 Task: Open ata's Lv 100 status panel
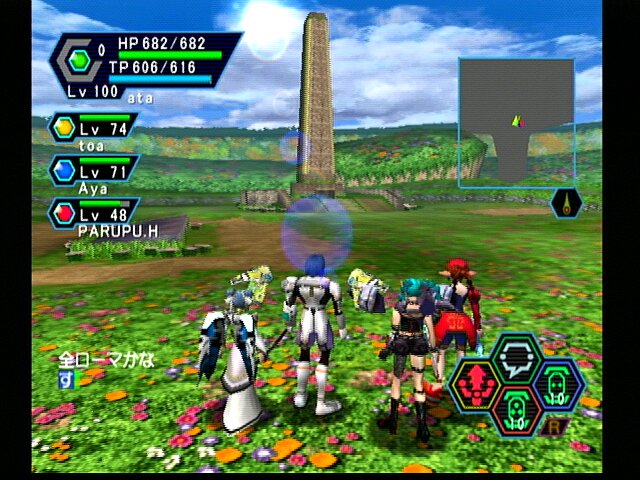145,64
